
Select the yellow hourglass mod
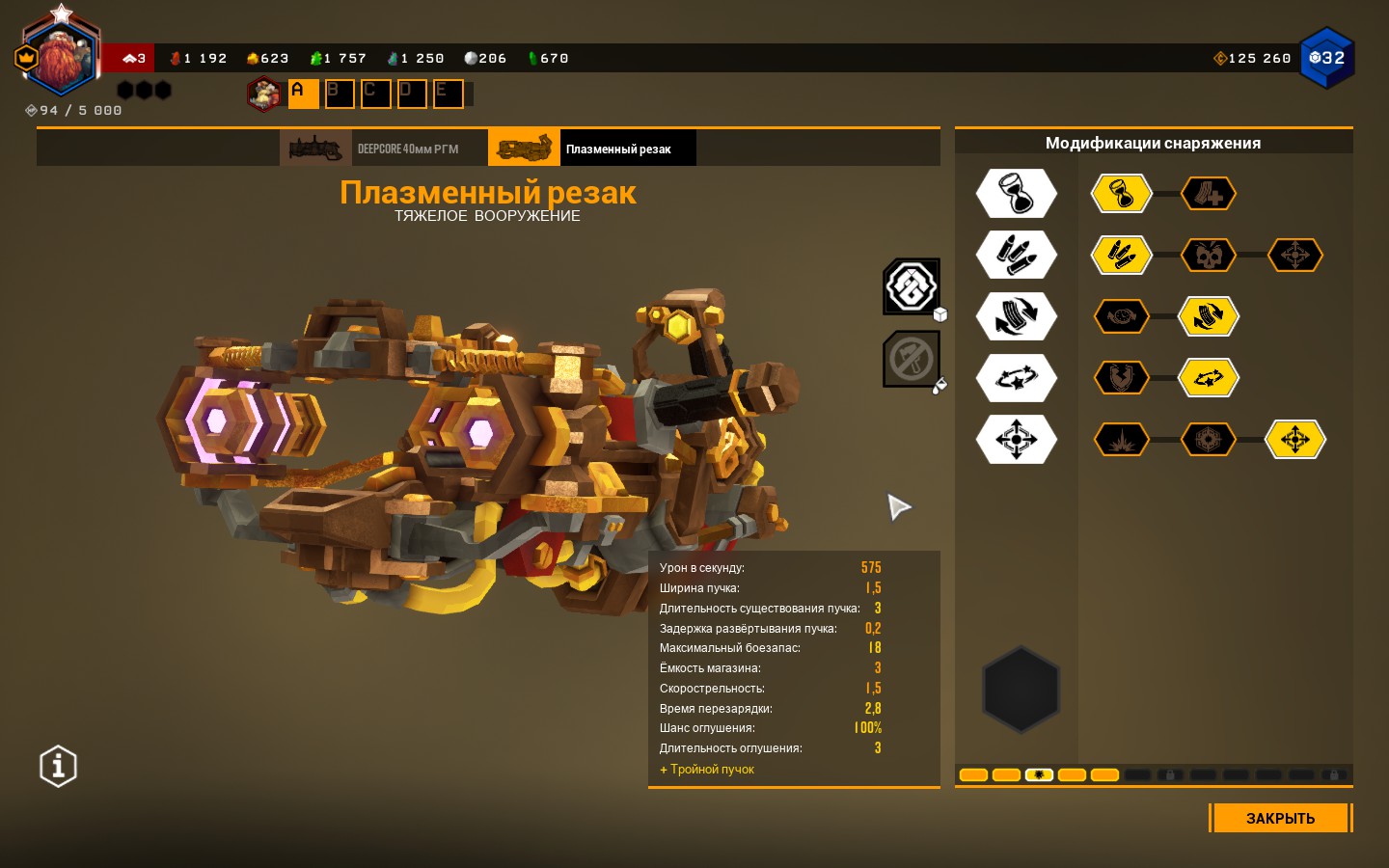1121,194
